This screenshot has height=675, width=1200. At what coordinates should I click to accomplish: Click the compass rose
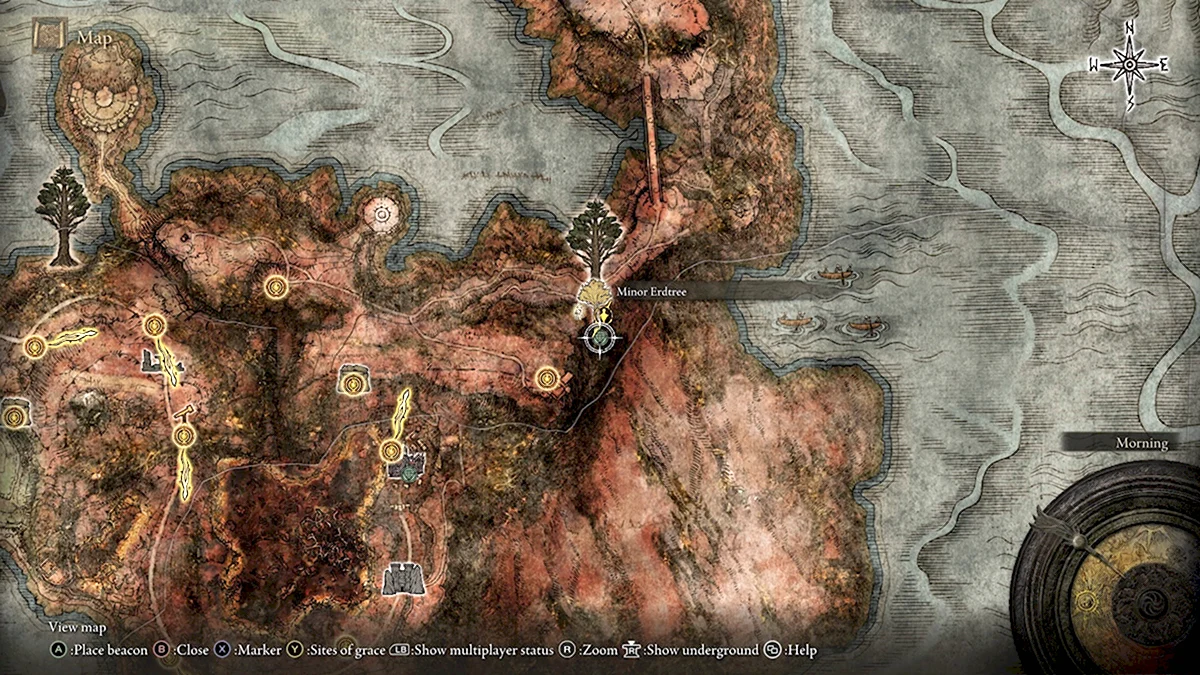pos(1129,66)
